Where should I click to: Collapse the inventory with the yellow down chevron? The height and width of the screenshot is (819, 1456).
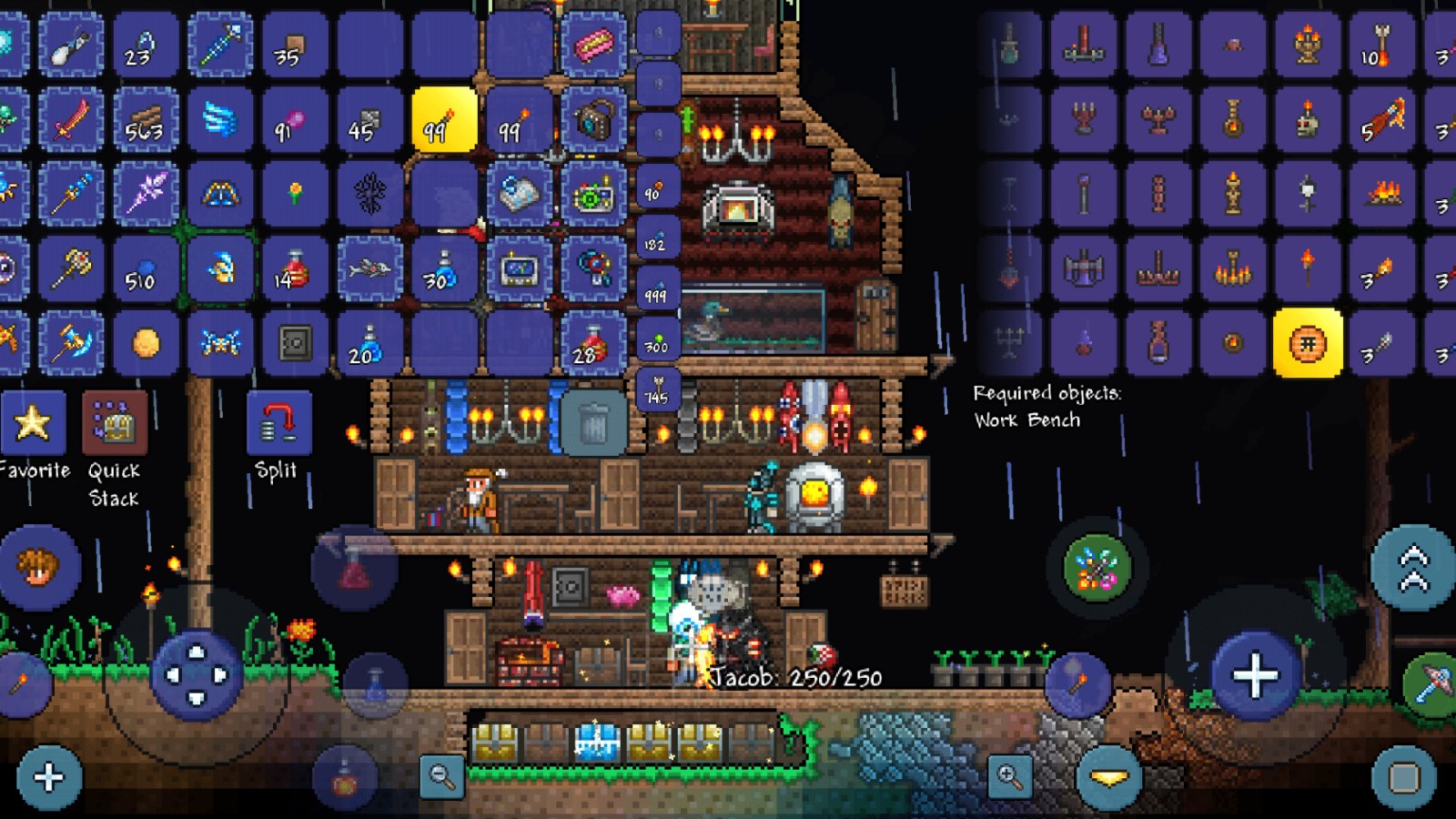1108,780
